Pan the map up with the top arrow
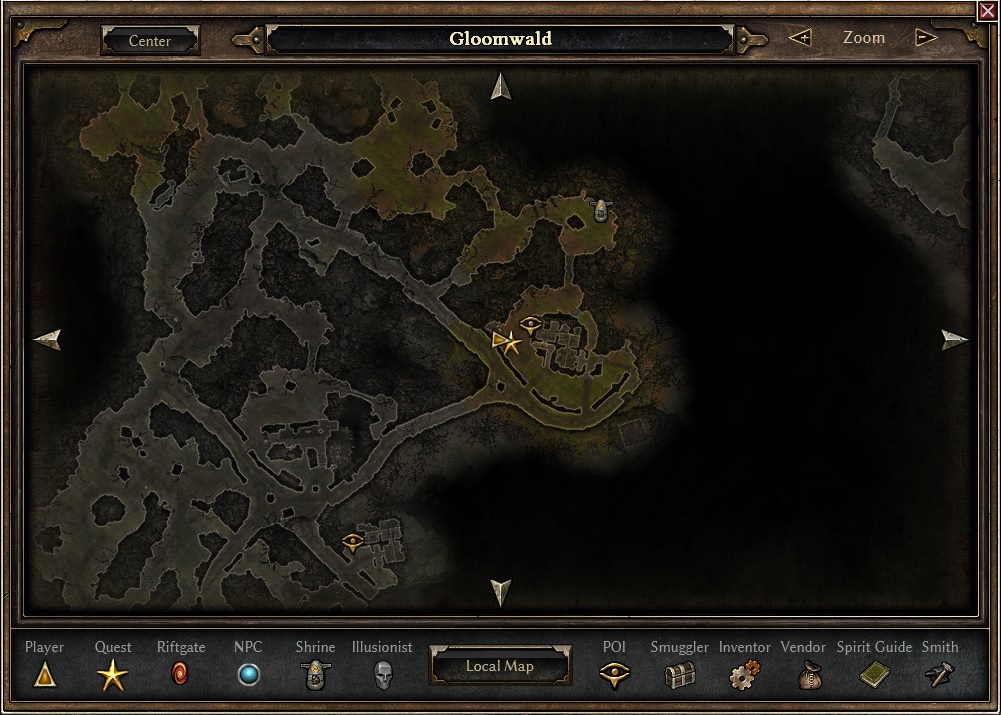1001x715 pixels. pyautogui.click(x=501, y=87)
